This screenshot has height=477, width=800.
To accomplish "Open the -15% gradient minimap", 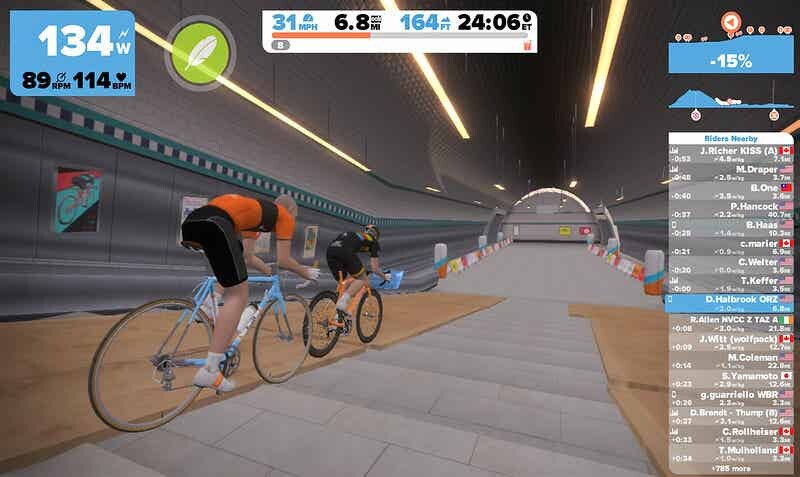I will (x=731, y=60).
